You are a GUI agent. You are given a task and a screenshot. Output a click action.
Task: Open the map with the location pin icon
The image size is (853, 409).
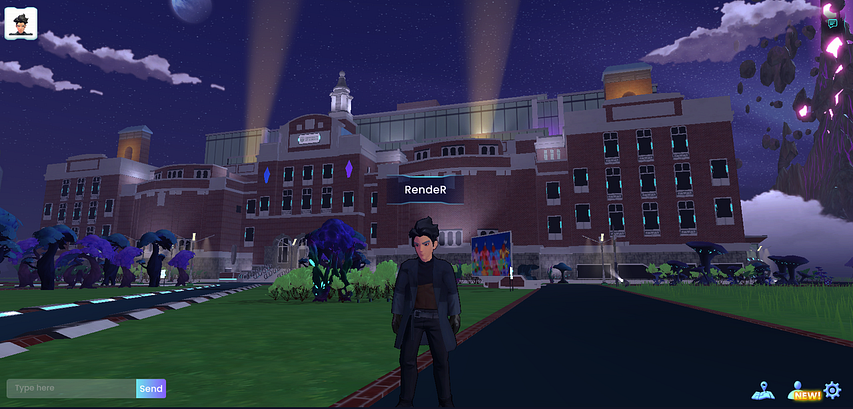[763, 390]
